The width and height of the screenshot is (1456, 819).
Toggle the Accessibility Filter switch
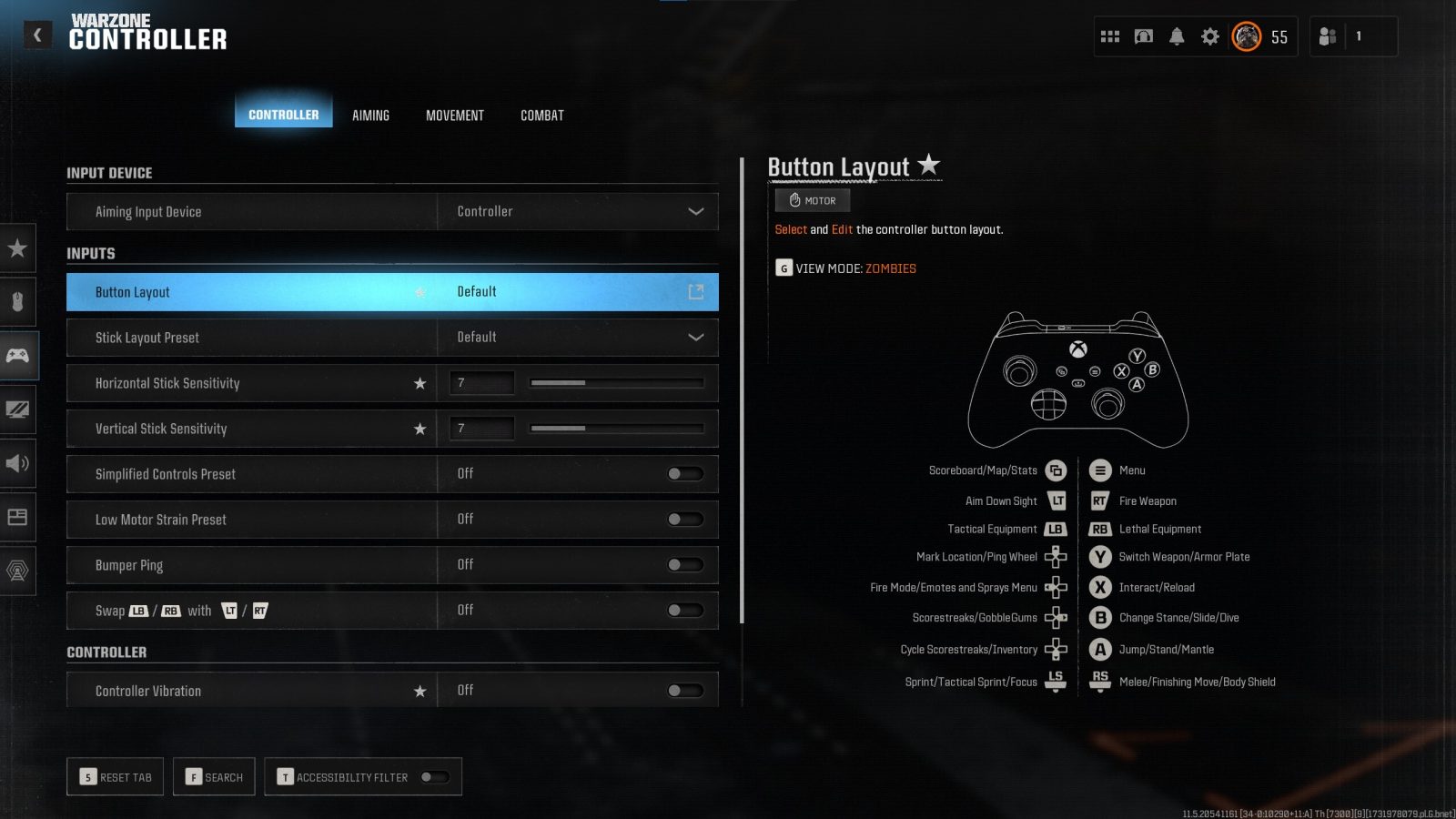click(434, 777)
